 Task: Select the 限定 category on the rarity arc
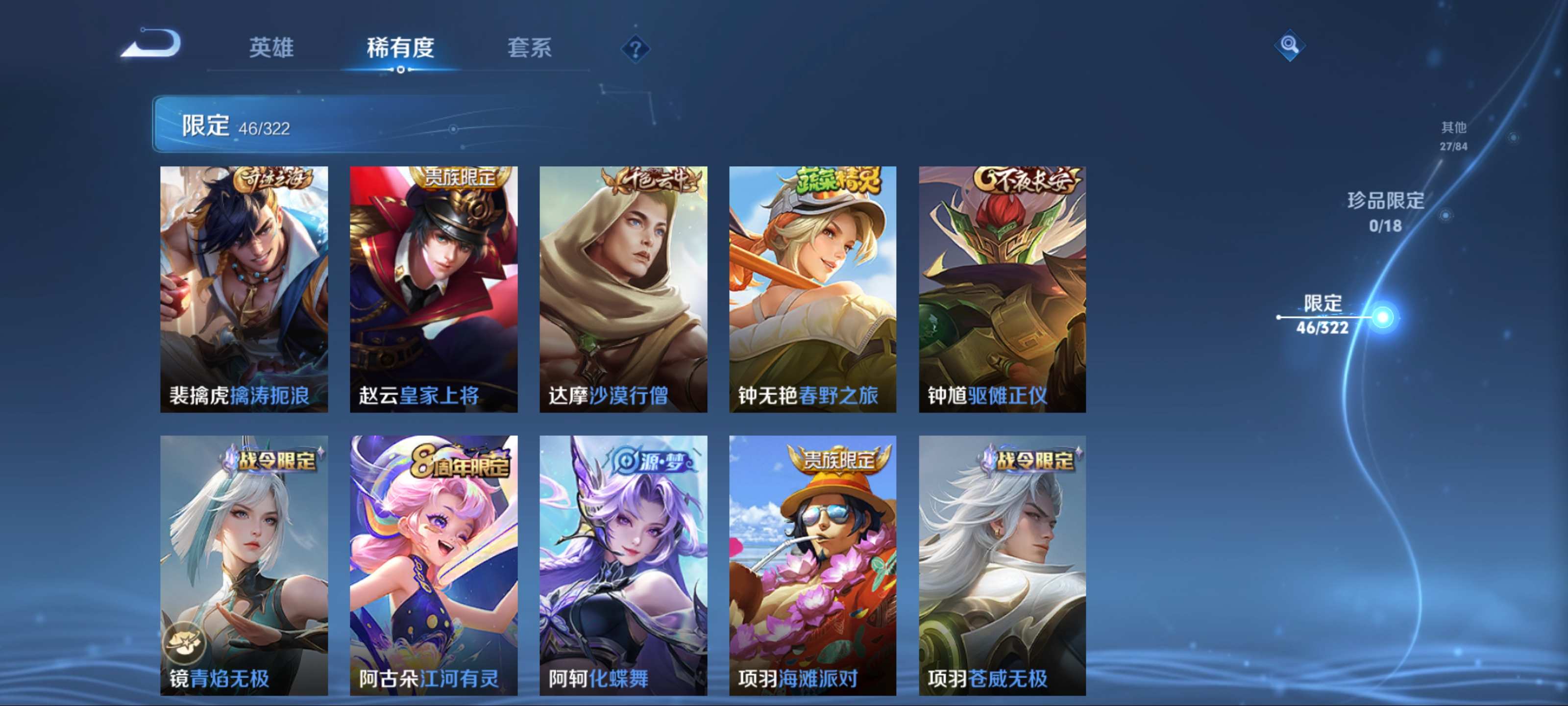pos(1322,314)
